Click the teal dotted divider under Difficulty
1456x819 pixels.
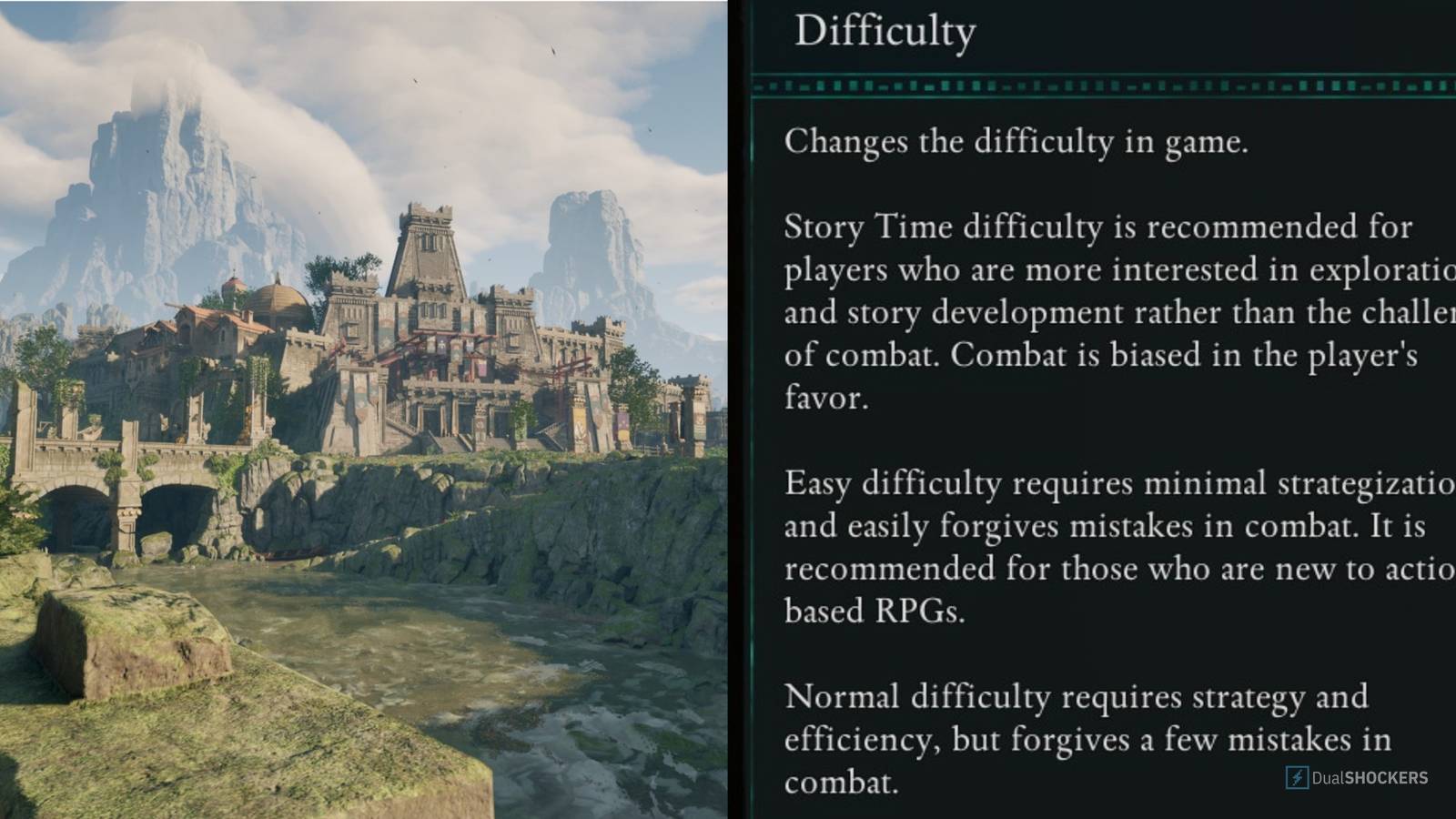coord(1092,86)
